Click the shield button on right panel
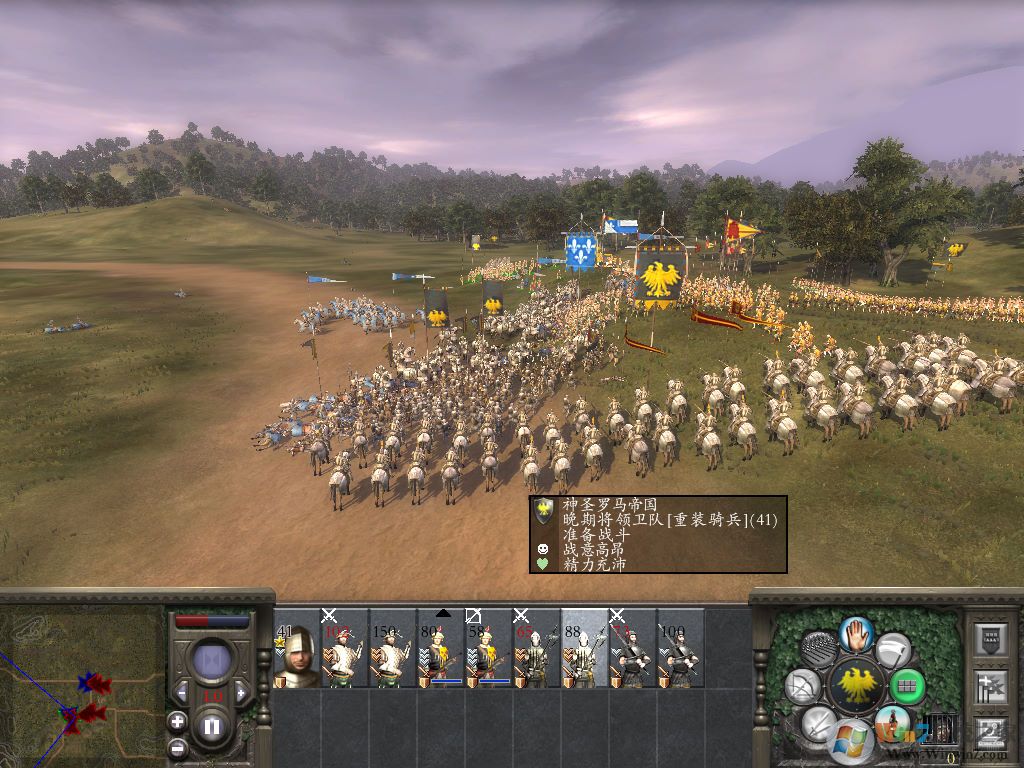1024x768 pixels. [x=990, y=640]
